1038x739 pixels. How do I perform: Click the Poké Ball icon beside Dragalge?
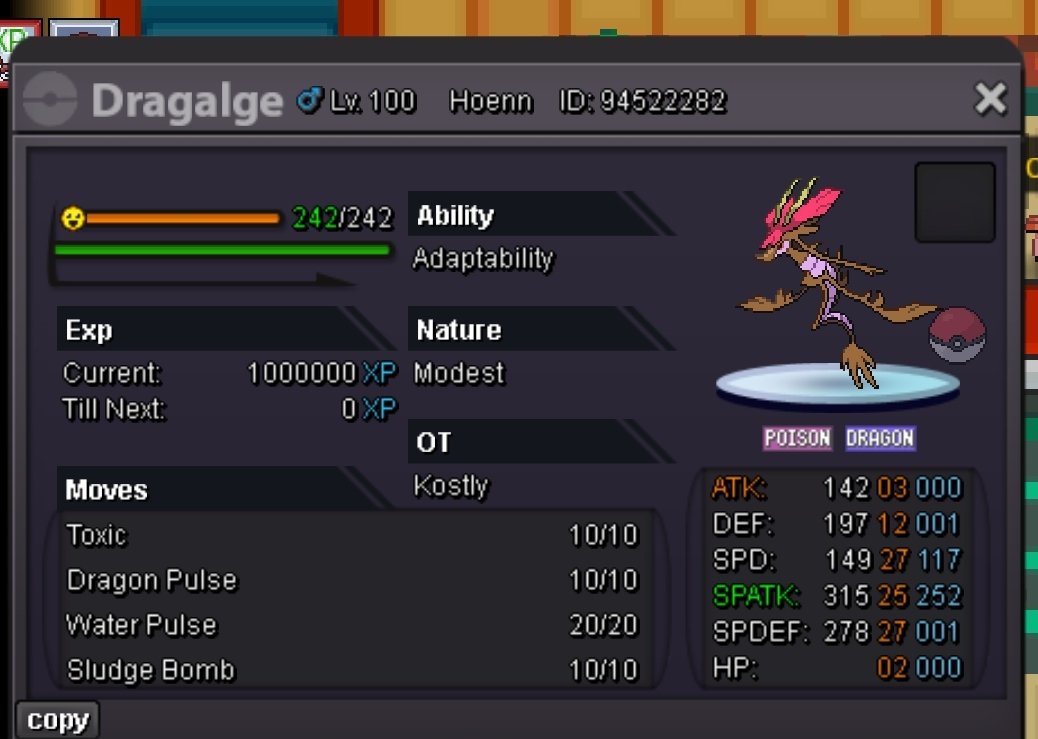957,335
